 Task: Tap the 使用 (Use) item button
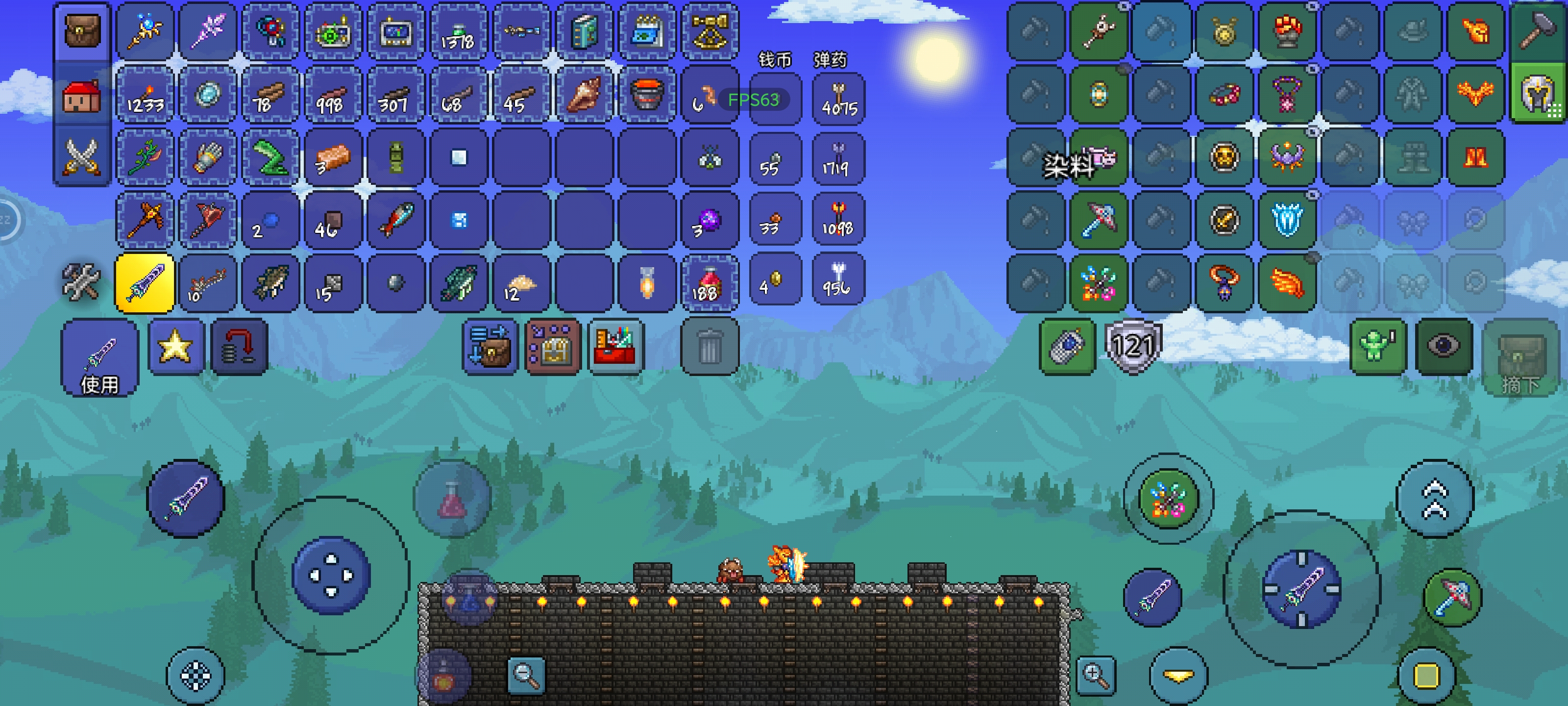tap(100, 358)
